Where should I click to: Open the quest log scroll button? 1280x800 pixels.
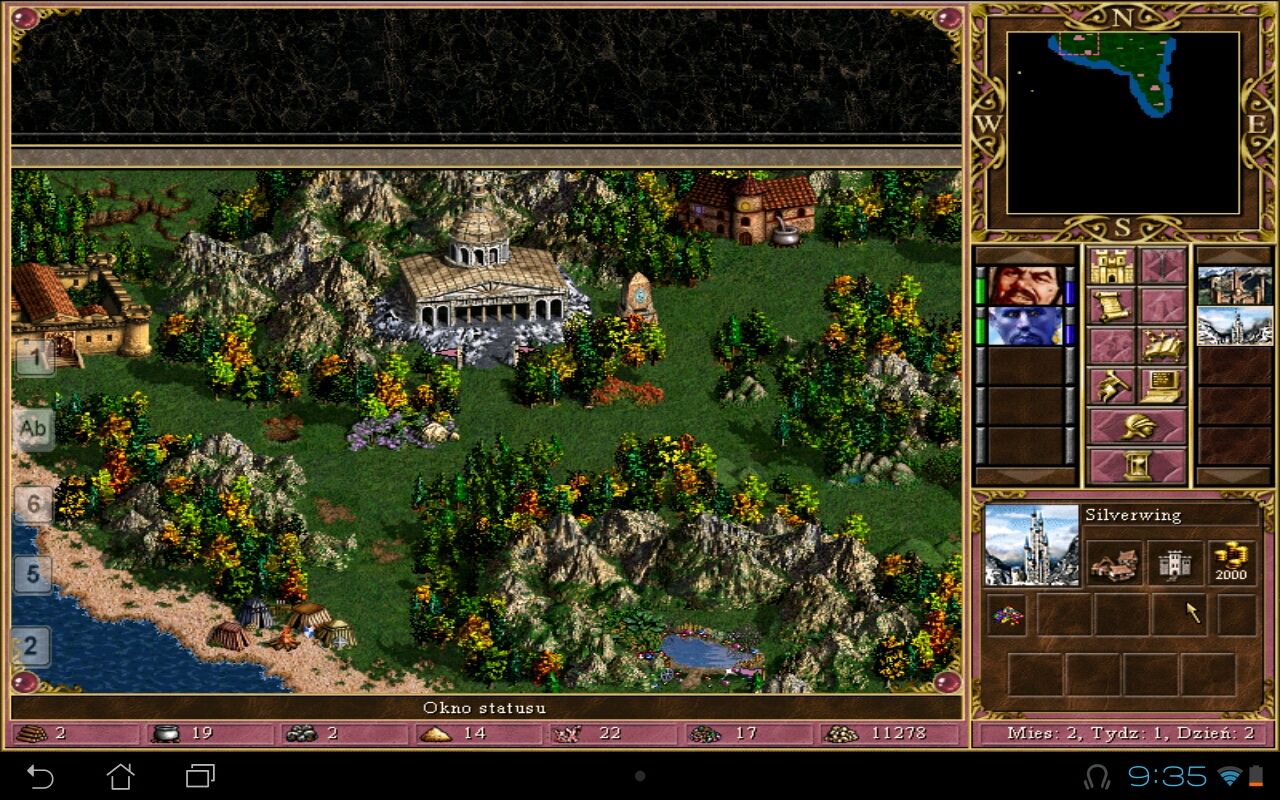(x=1111, y=306)
